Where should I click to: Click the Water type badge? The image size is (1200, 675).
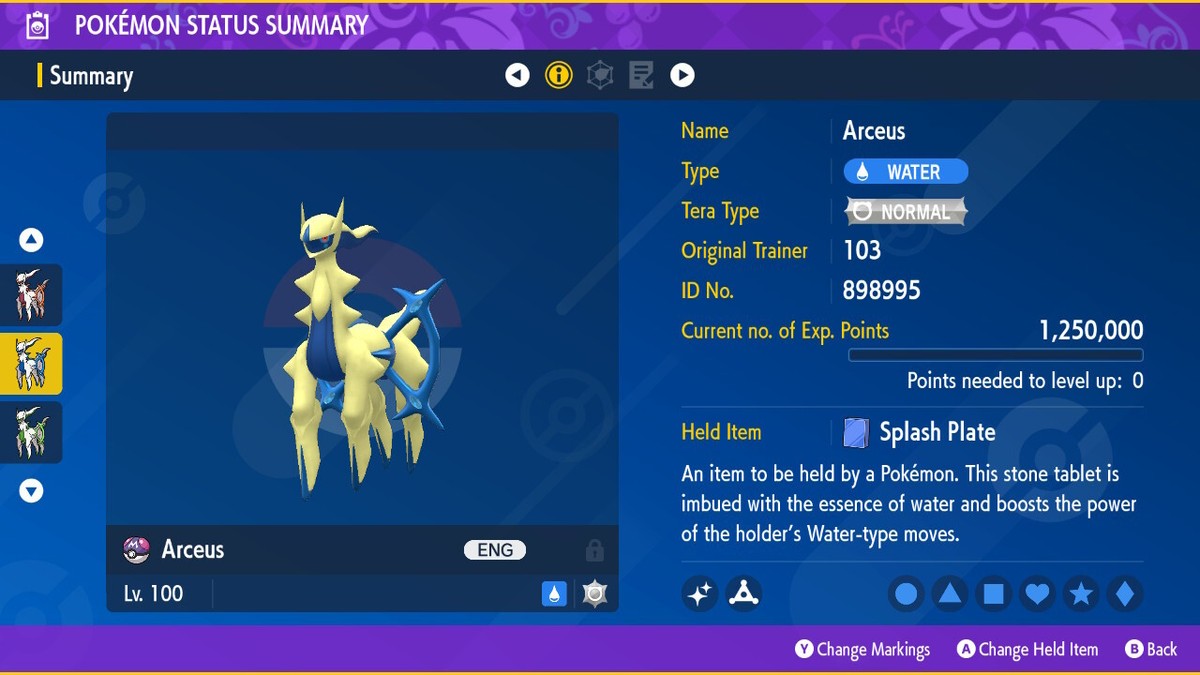pos(905,172)
